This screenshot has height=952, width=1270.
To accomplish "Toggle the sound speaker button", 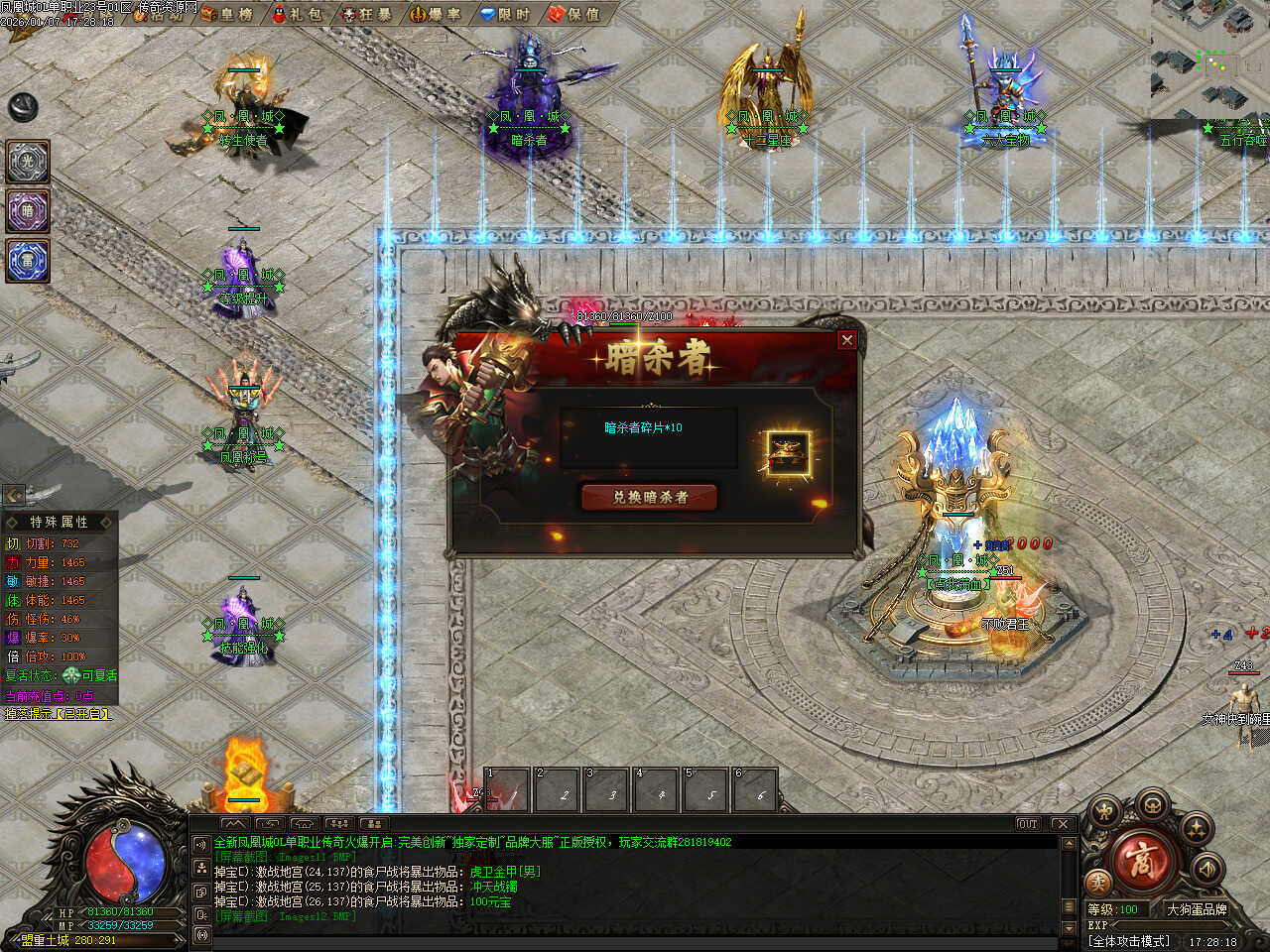I will (x=1206, y=870).
